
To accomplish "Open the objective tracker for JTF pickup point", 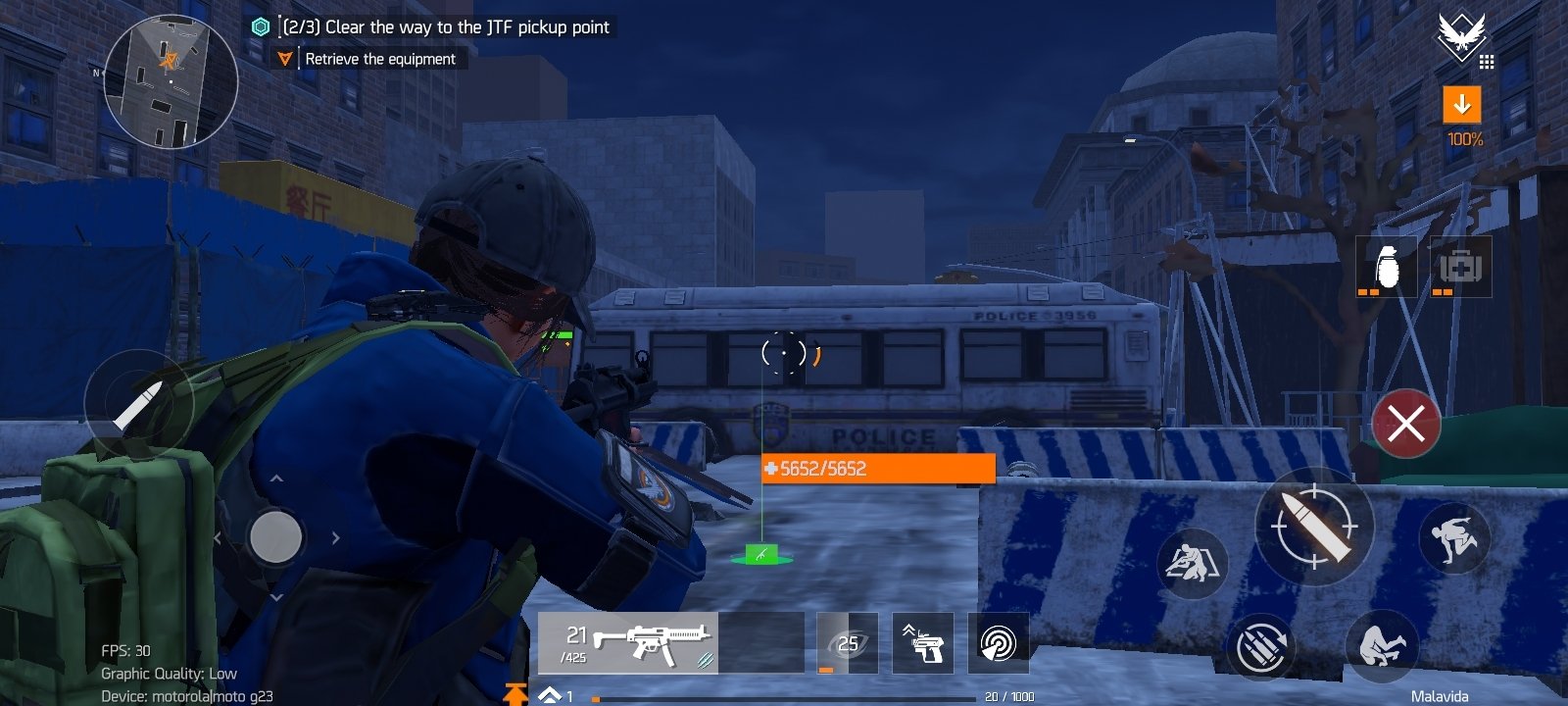I will pyautogui.click(x=446, y=27).
